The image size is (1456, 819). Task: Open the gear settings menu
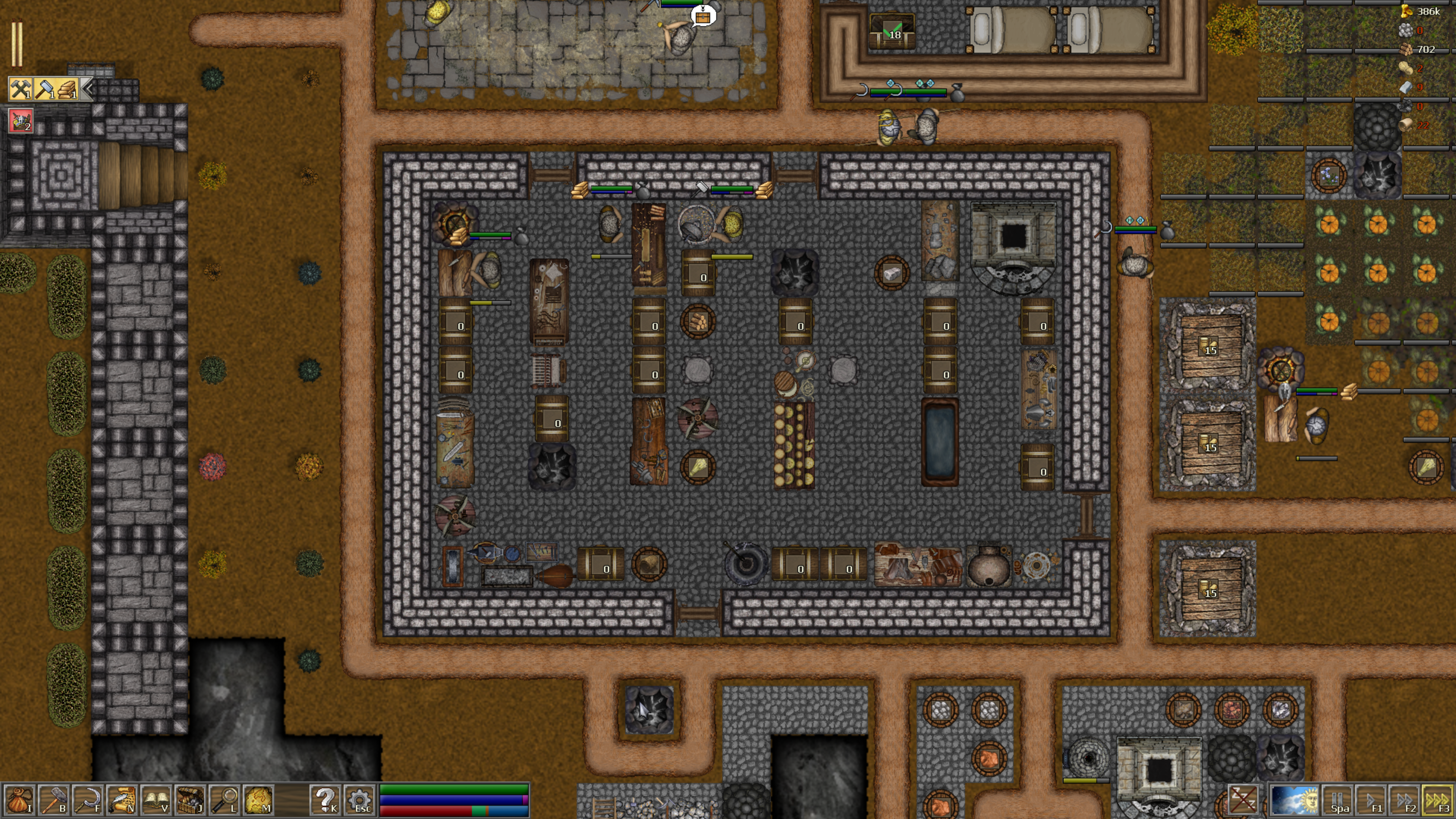[360, 800]
